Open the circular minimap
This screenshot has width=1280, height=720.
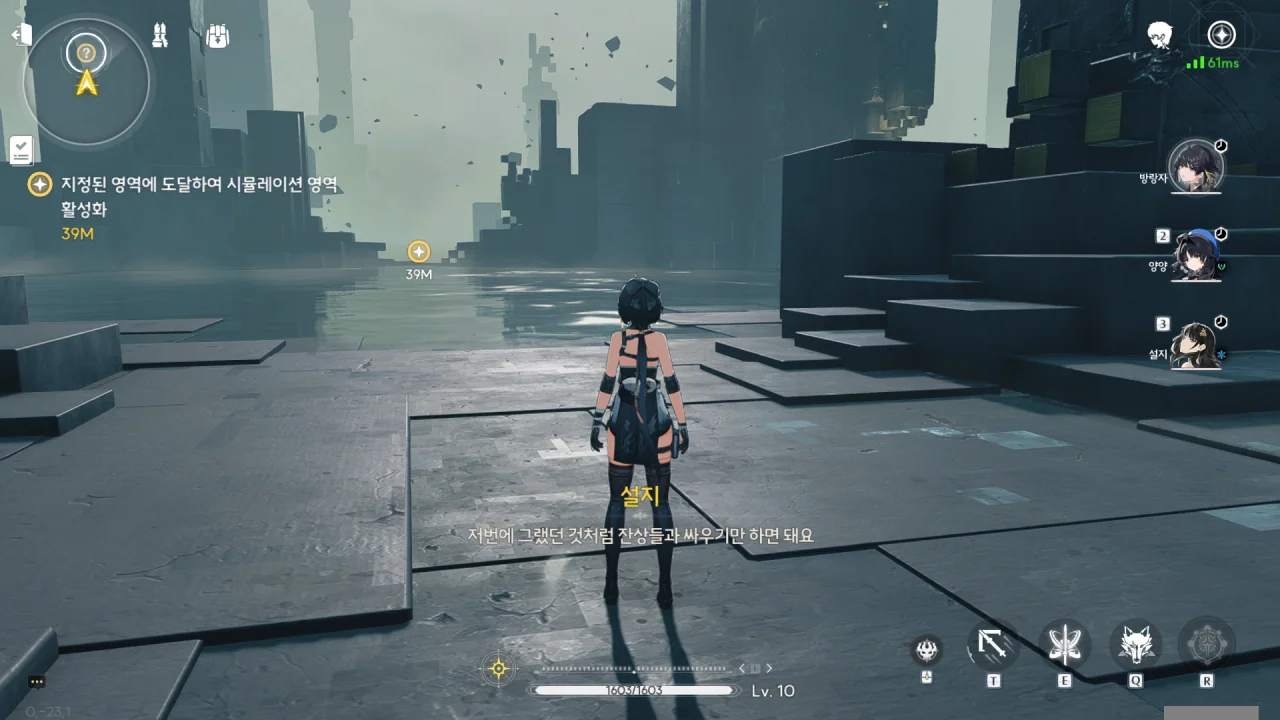(88, 80)
